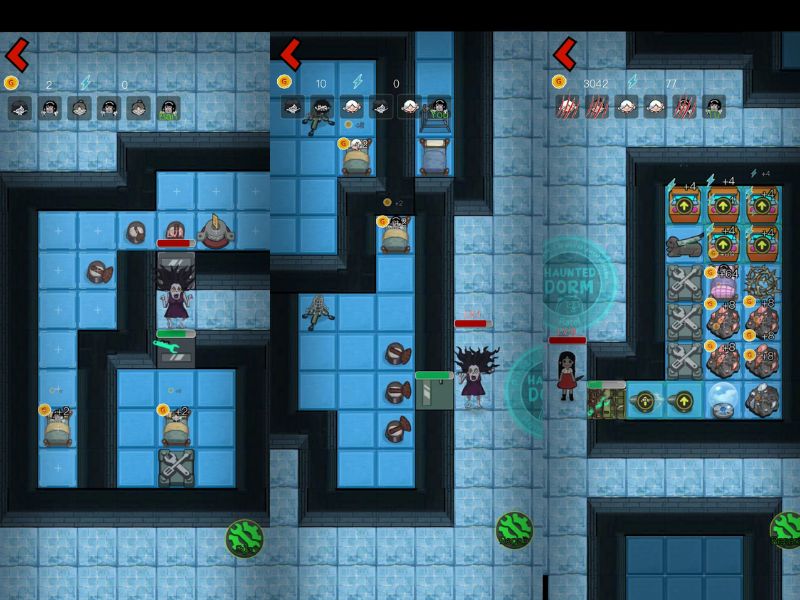Tap the red back arrow above the 3042 gold counter
This screenshot has width=800, height=600.
tap(564, 53)
